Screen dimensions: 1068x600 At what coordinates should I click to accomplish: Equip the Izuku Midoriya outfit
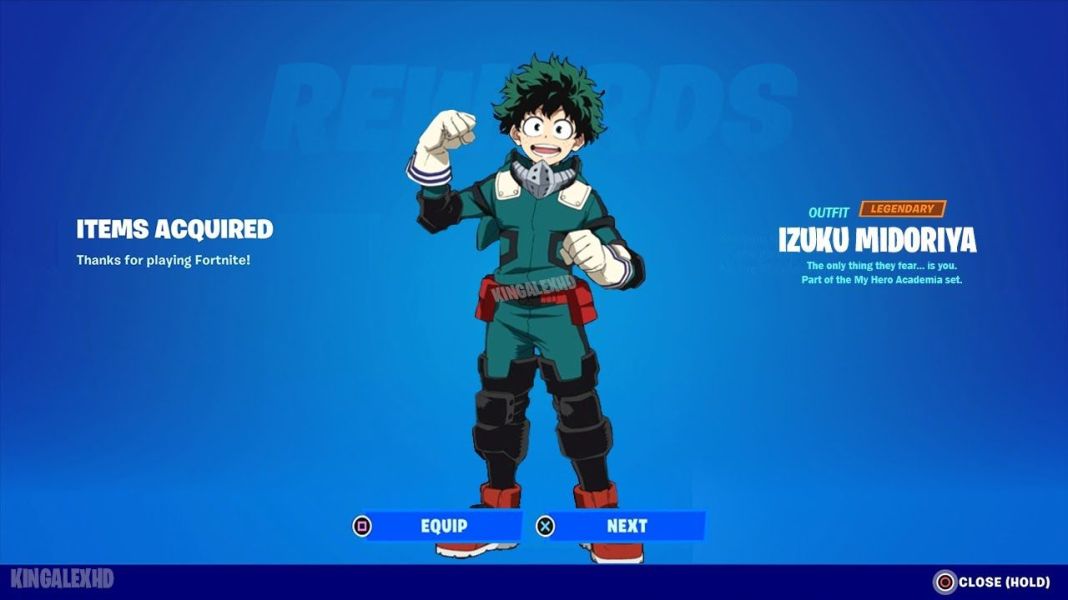pyautogui.click(x=436, y=526)
